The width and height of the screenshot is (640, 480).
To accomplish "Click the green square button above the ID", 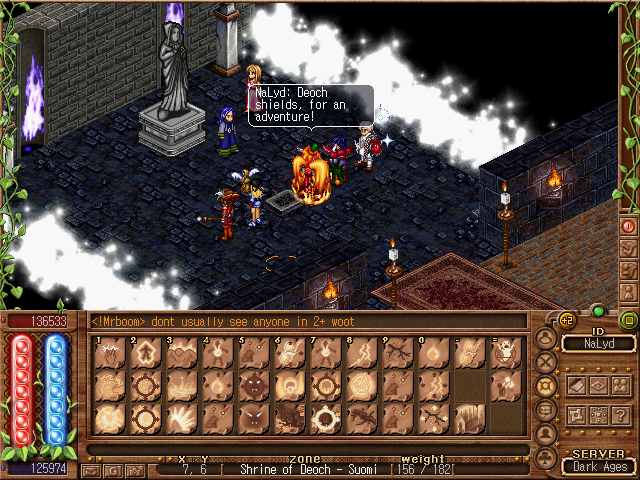I will (x=629, y=321).
